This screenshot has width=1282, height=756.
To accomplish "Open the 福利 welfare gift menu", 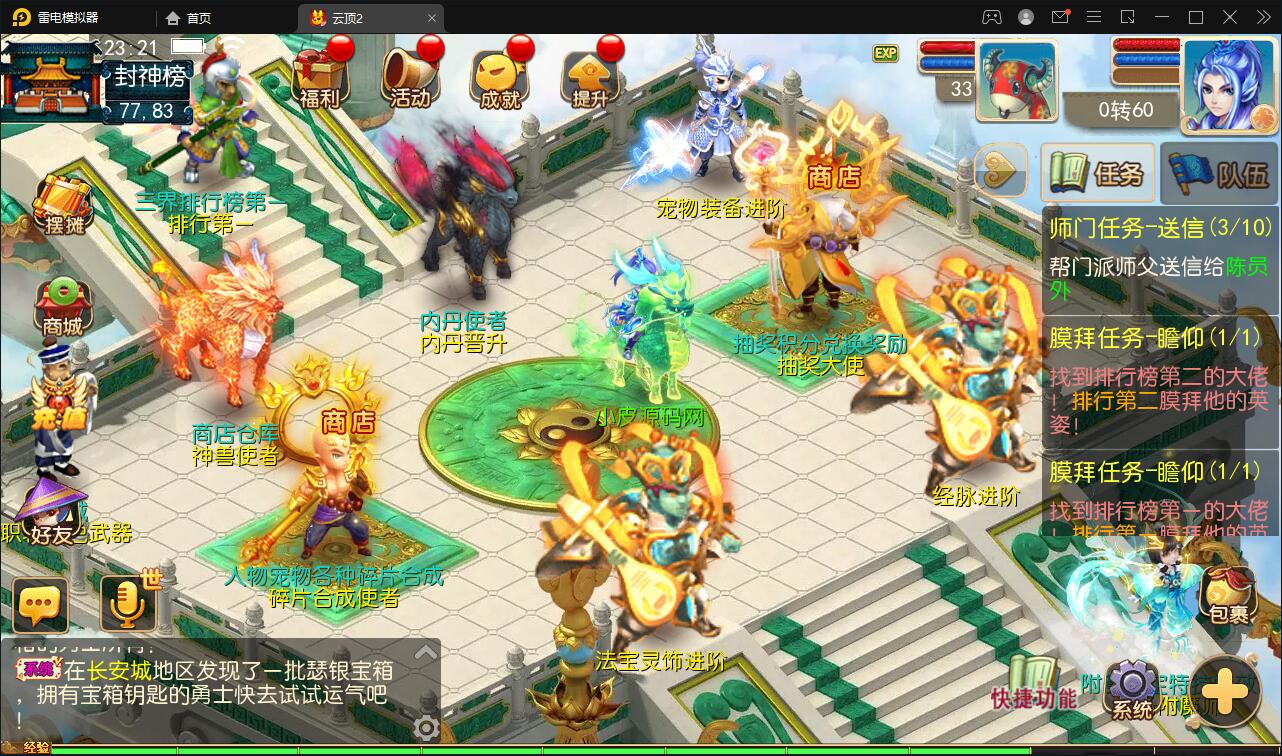I will click(x=320, y=77).
